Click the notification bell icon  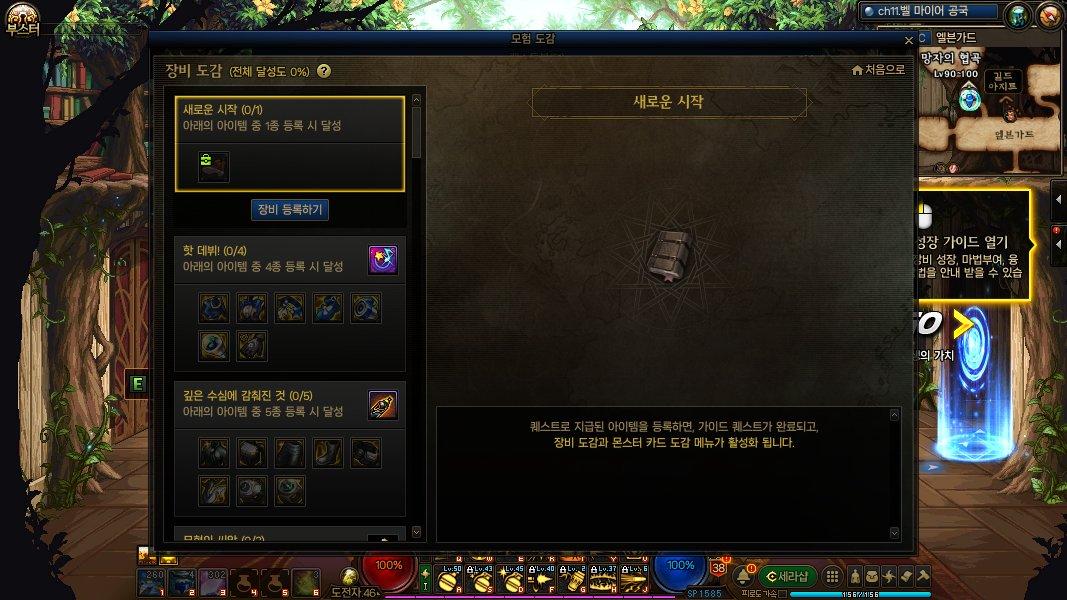tap(743, 576)
